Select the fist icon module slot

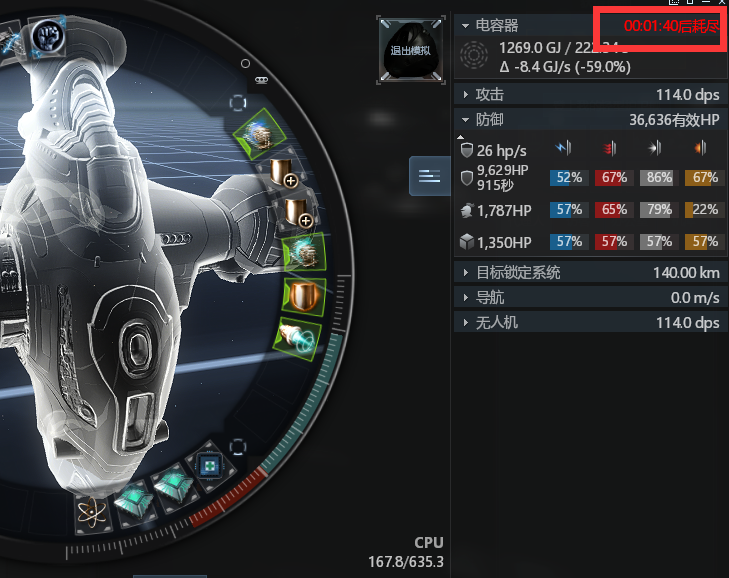click(46, 36)
